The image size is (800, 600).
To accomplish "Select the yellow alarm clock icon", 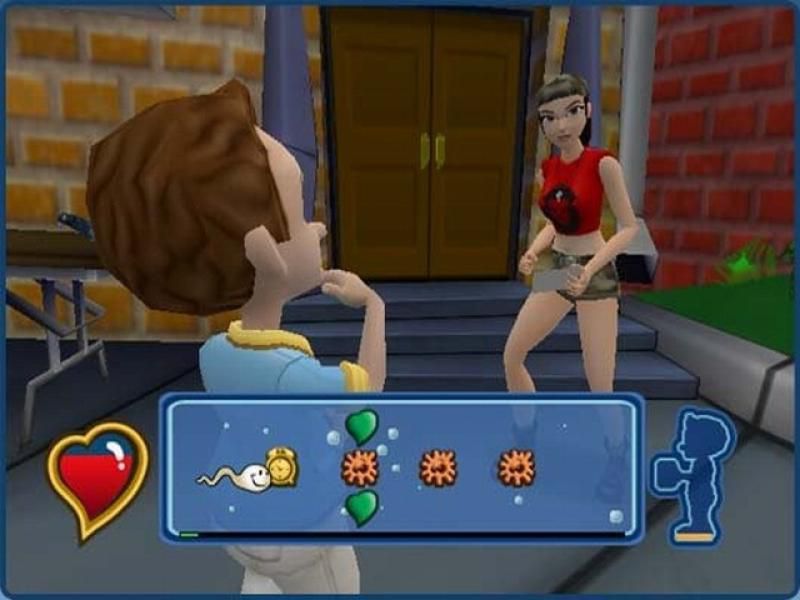I will [x=281, y=467].
